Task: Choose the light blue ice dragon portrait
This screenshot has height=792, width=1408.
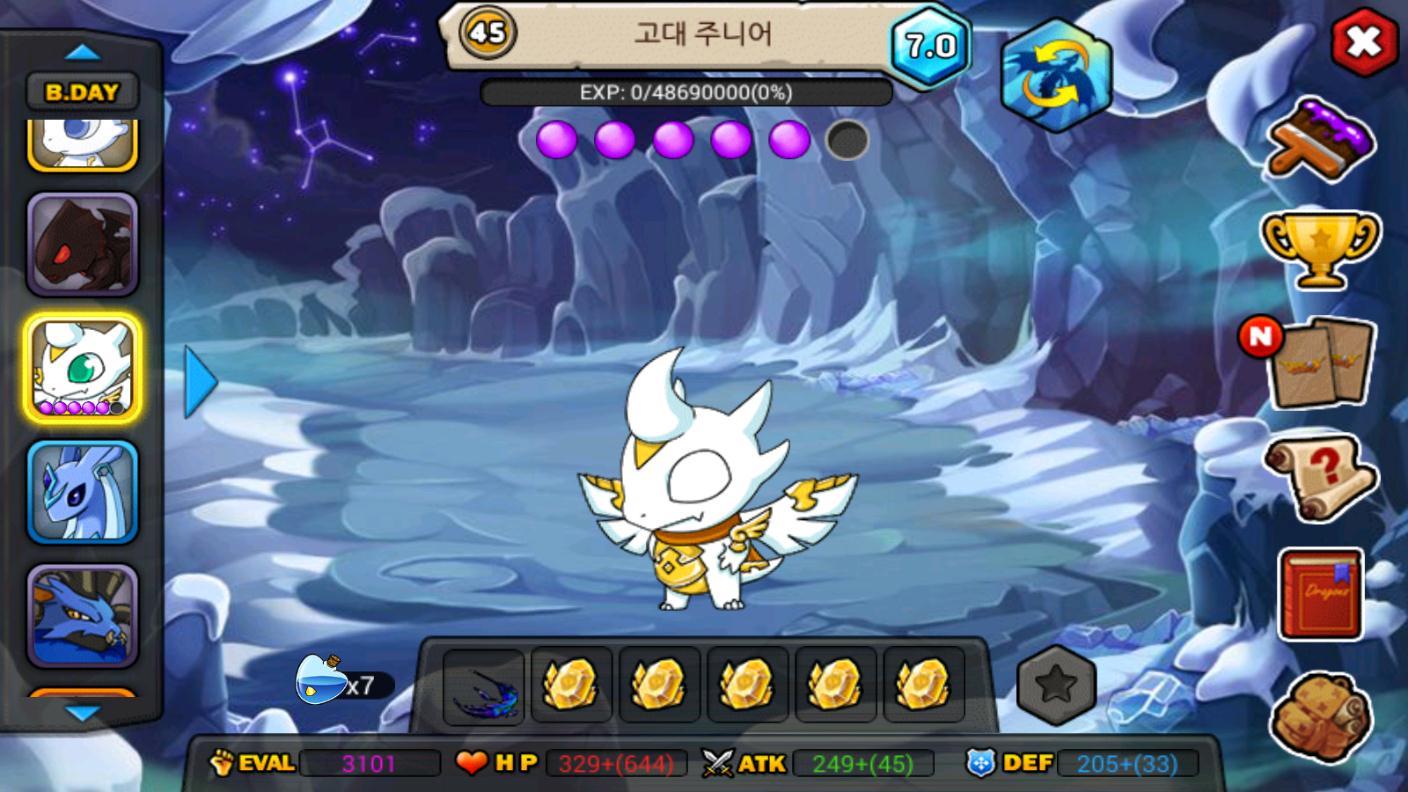Action: [82, 491]
